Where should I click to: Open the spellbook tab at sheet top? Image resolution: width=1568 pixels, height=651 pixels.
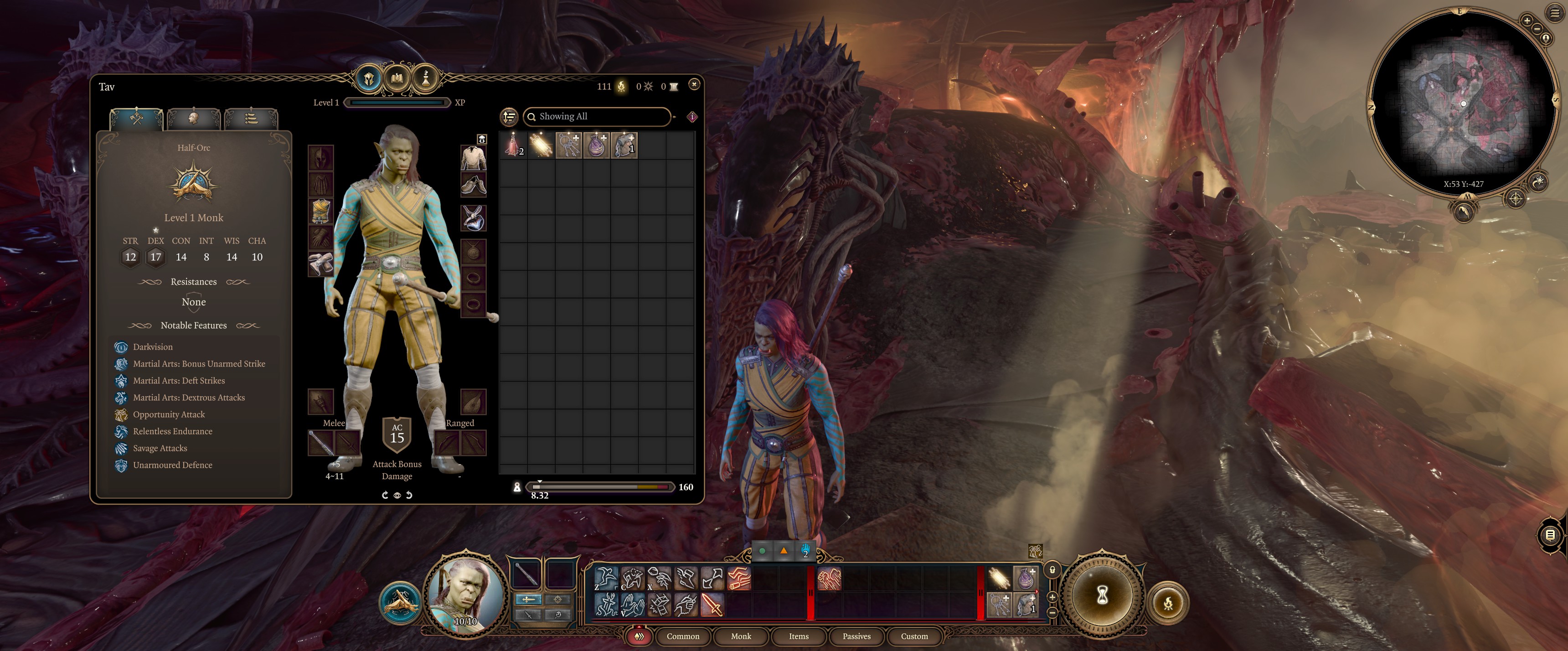[x=397, y=78]
